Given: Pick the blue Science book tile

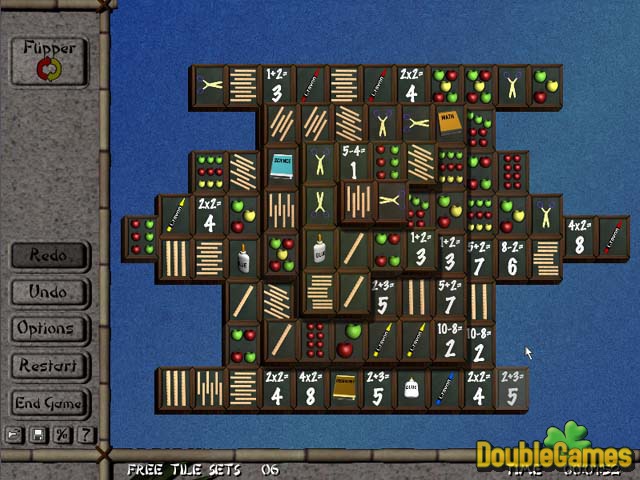Looking at the screenshot, I should point(281,166).
